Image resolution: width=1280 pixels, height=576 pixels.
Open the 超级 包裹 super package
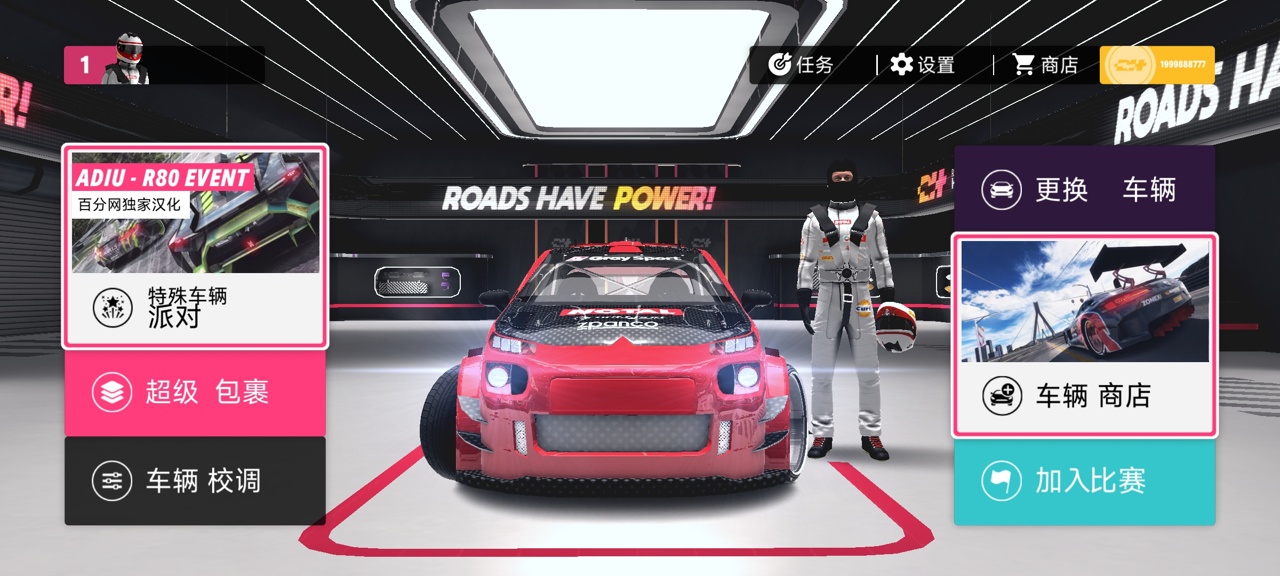(195, 392)
